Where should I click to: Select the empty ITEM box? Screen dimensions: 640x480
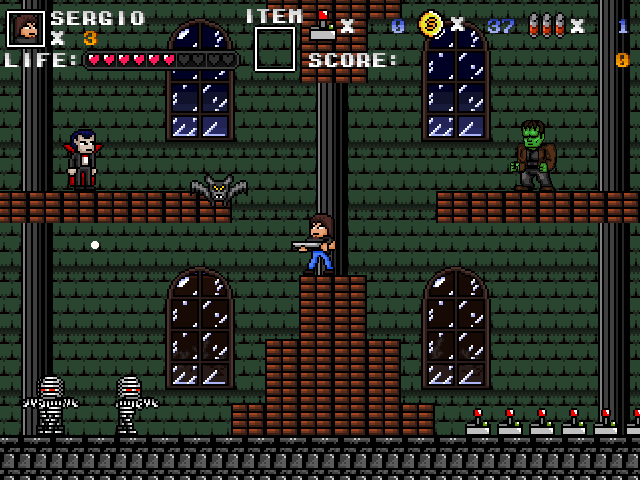pos(275,49)
